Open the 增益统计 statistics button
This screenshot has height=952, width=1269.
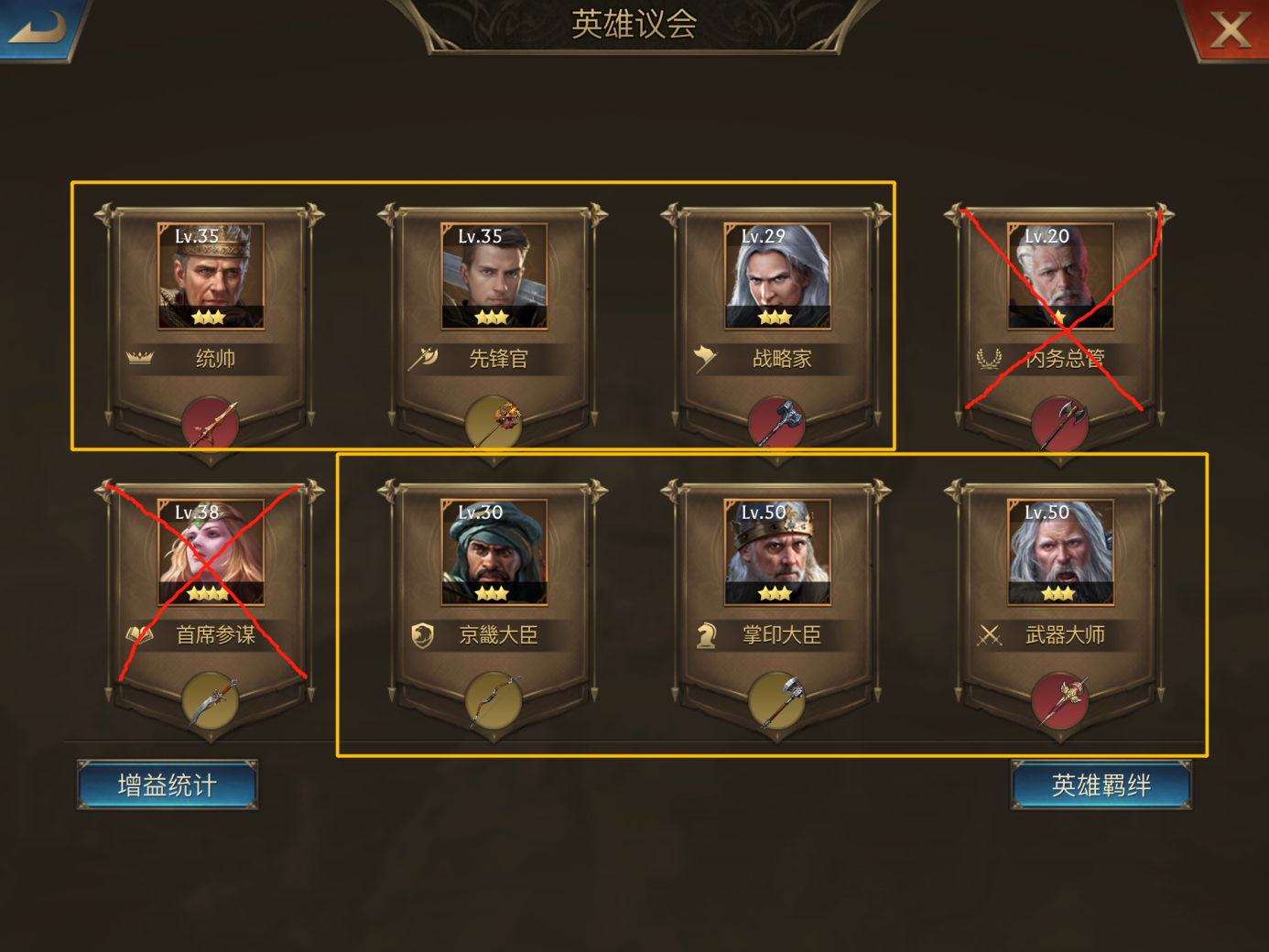[168, 784]
